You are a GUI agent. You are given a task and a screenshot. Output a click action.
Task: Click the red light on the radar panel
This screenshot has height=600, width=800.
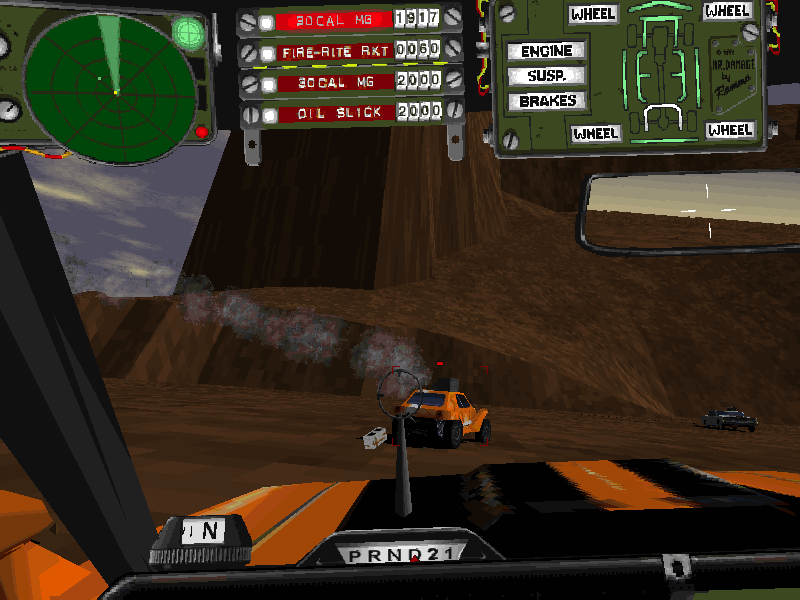(201, 132)
